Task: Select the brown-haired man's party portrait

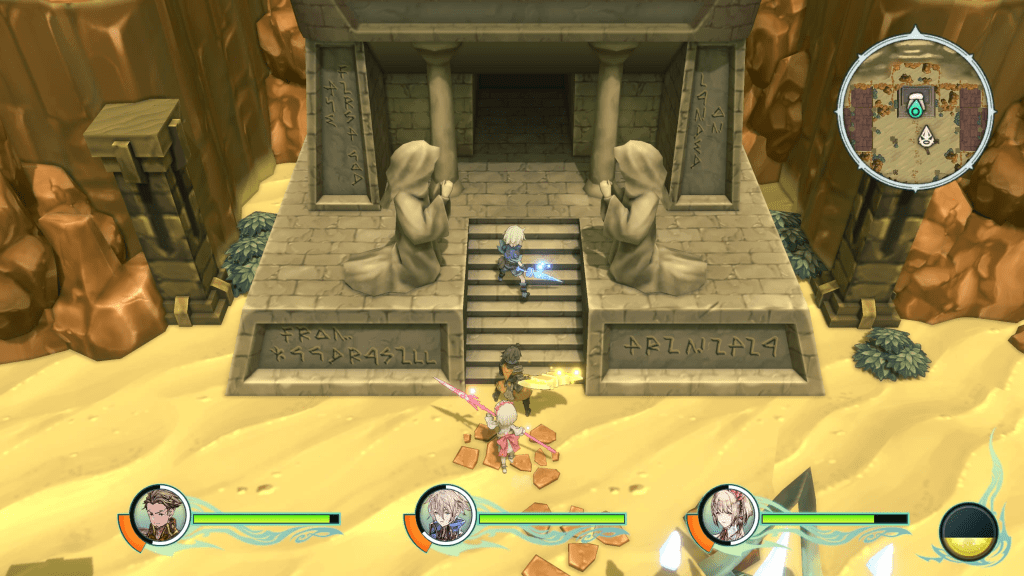Action: point(159,517)
